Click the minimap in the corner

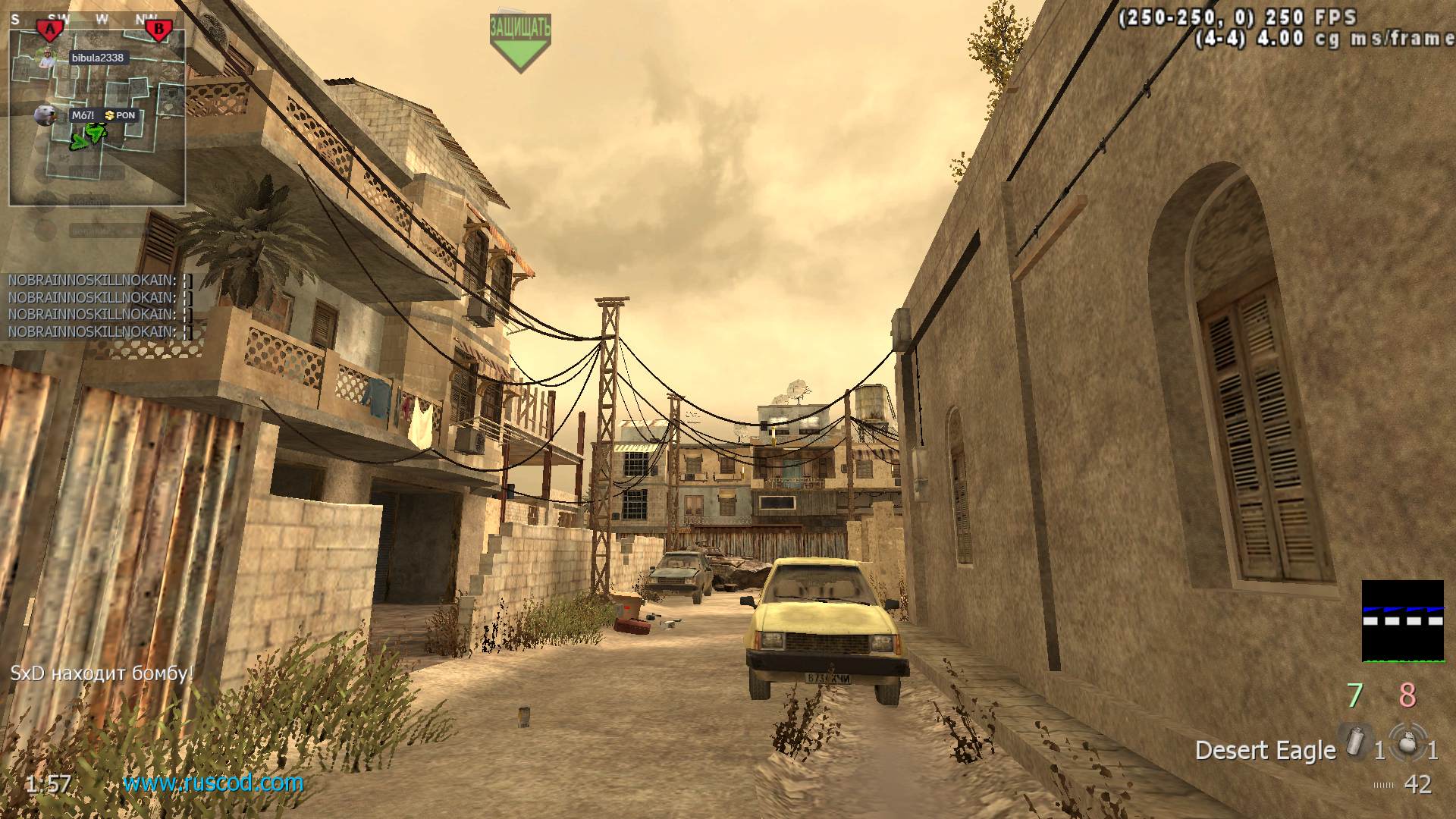pyautogui.click(x=97, y=114)
